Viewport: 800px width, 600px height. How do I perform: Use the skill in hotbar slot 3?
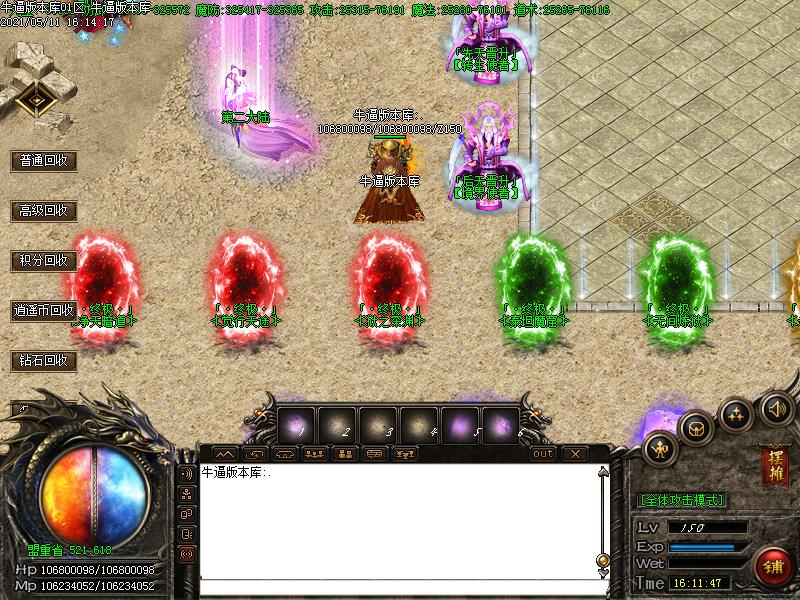tap(379, 423)
